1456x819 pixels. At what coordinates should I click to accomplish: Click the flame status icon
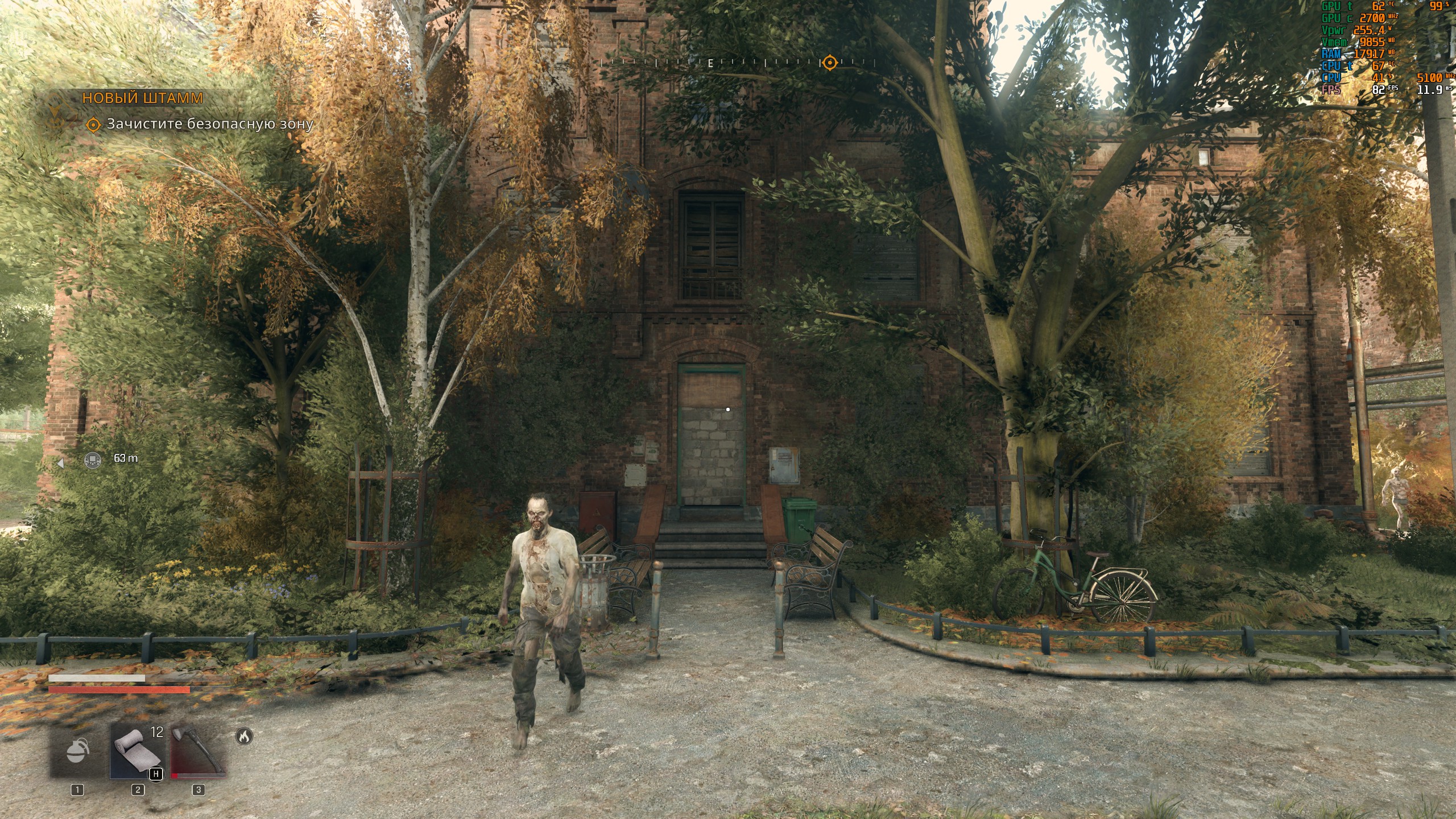tap(244, 737)
